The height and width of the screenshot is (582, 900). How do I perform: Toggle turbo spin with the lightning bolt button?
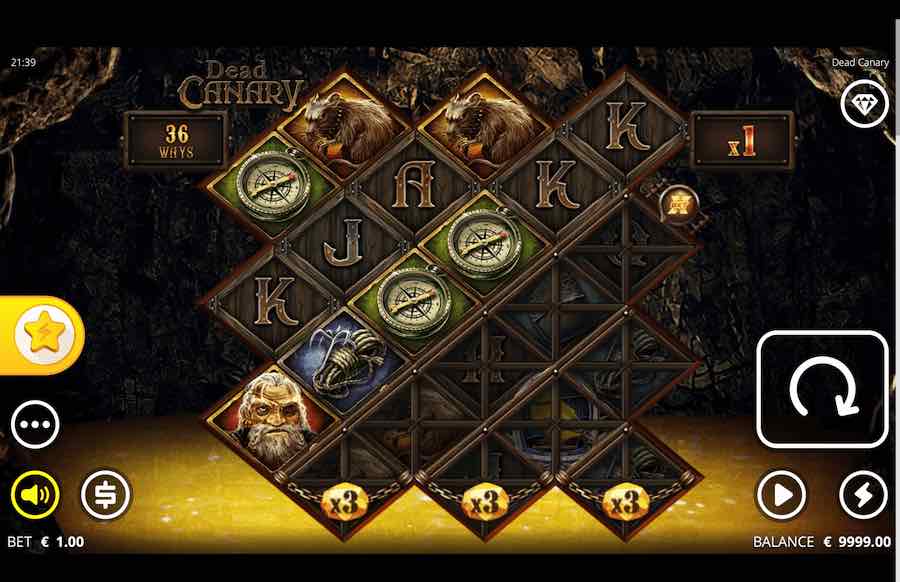pyautogui.click(x=862, y=495)
